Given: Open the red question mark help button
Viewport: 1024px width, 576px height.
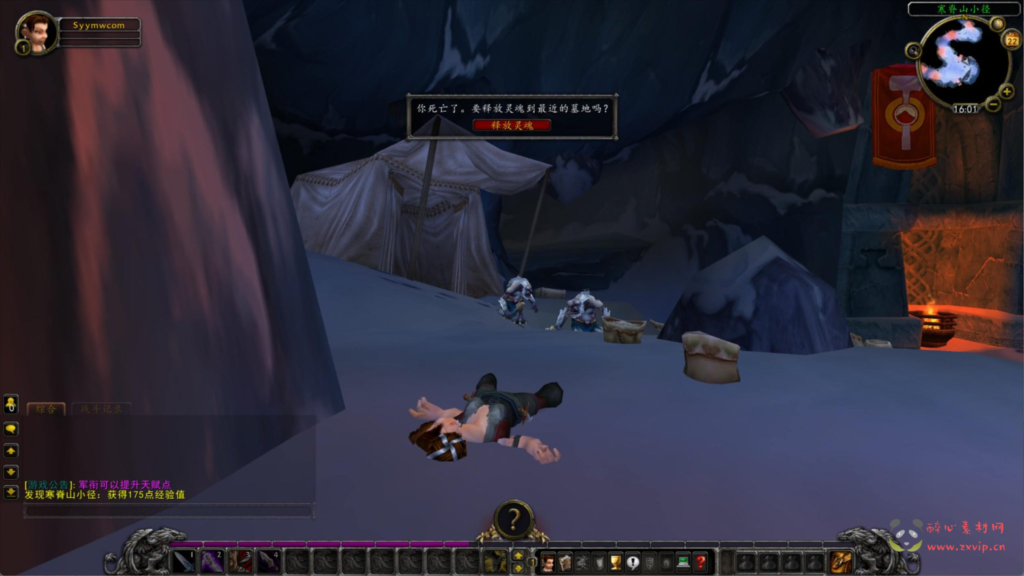Looking at the screenshot, I should tap(700, 563).
